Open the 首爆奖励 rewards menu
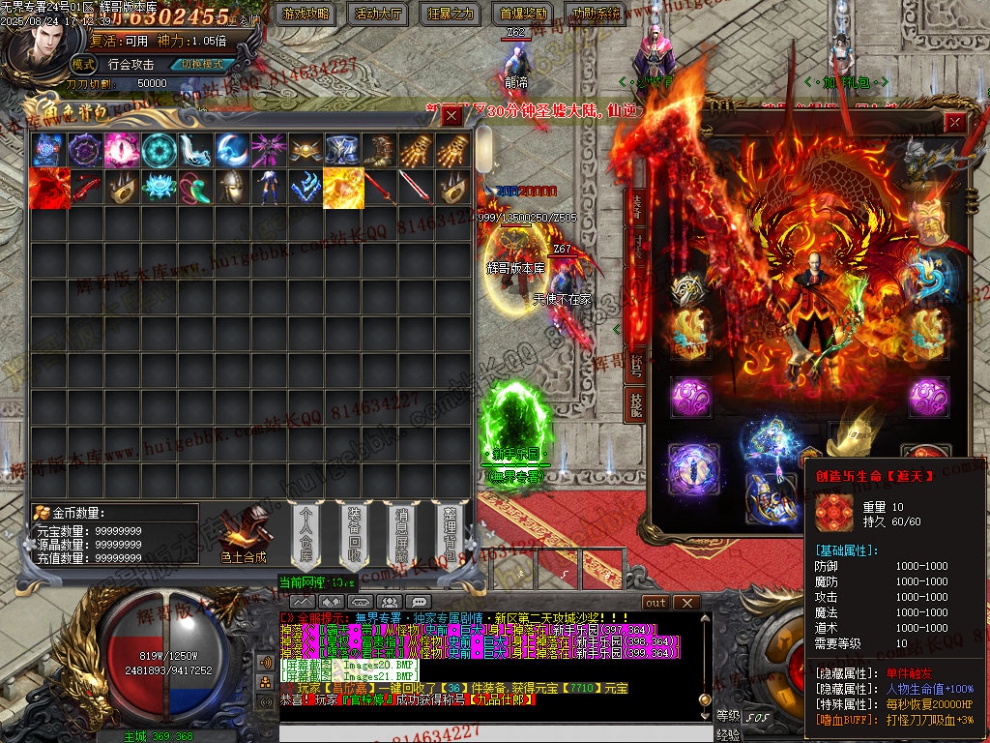This screenshot has height=743, width=990. pyautogui.click(x=523, y=14)
